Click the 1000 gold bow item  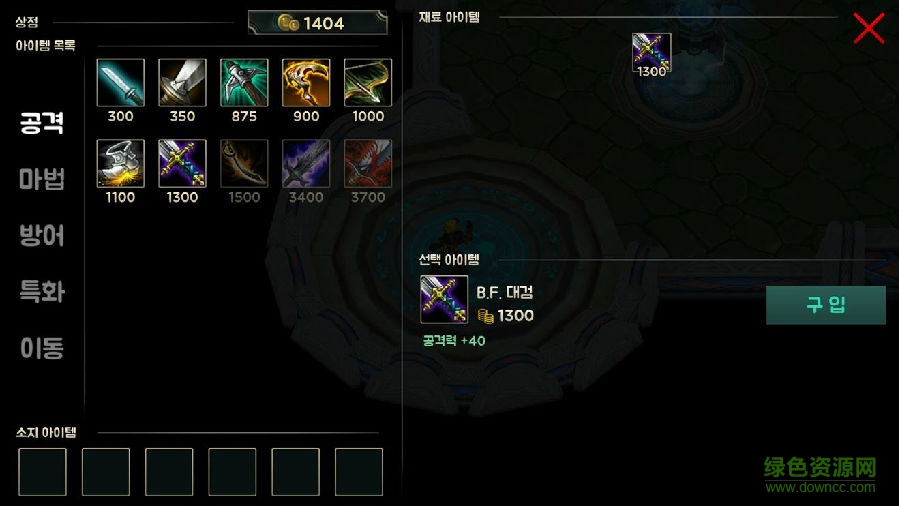(x=368, y=83)
